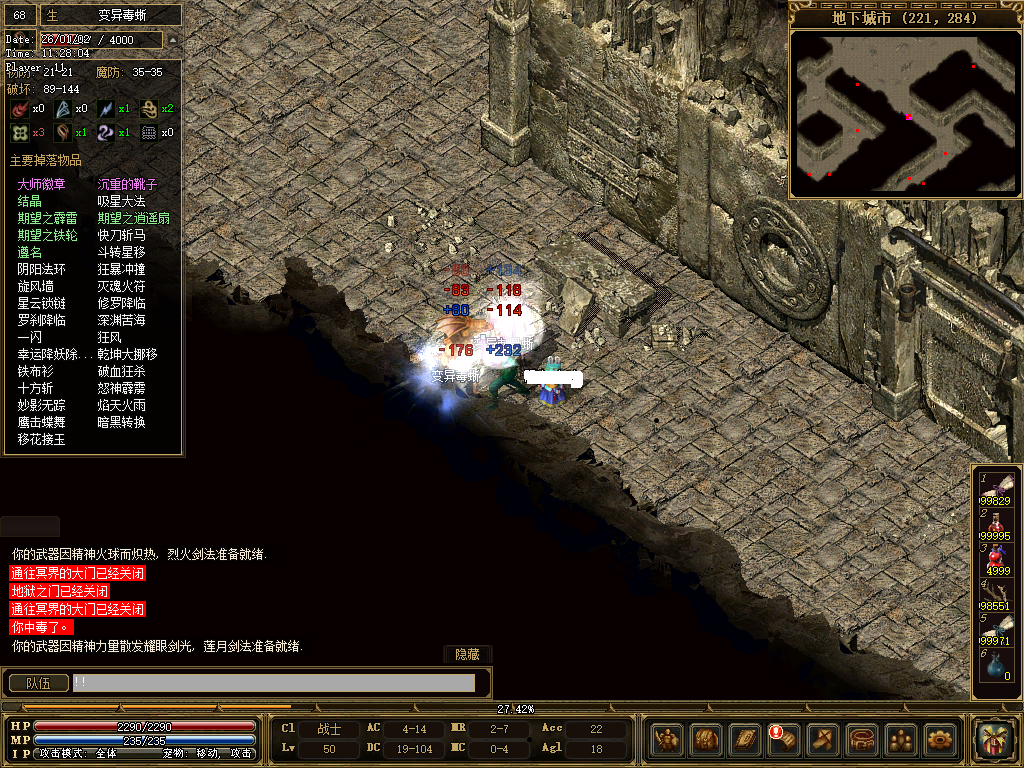Viewport: 1024px width, 768px height.
Task: Use the ribboned red flask in slot 3
Action: pos(996,559)
